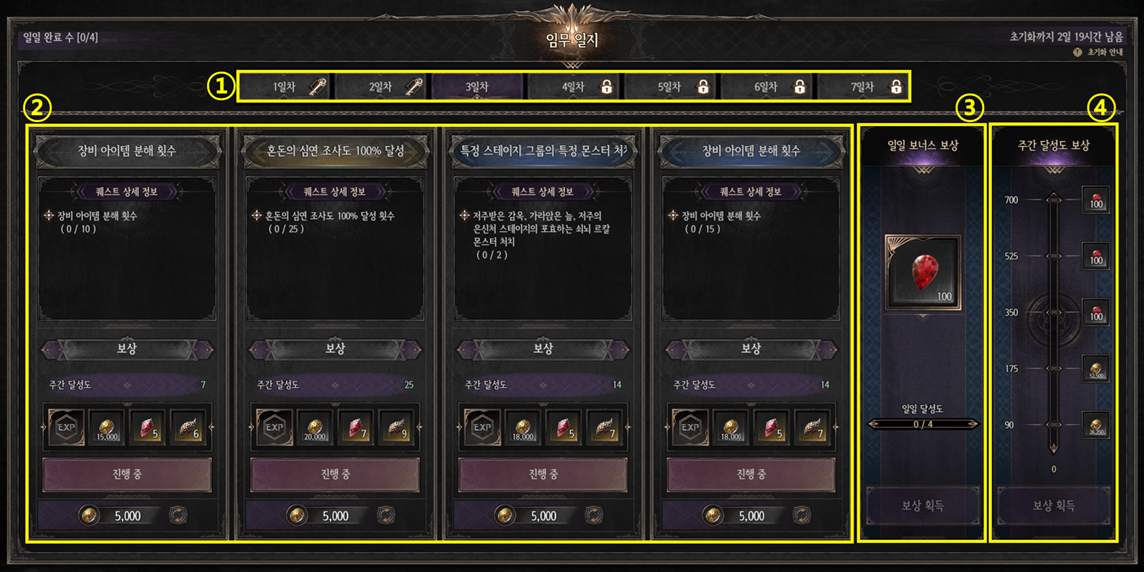Inspect the 15,000 gold reward icon
The image size is (1144, 572).
click(x=106, y=426)
